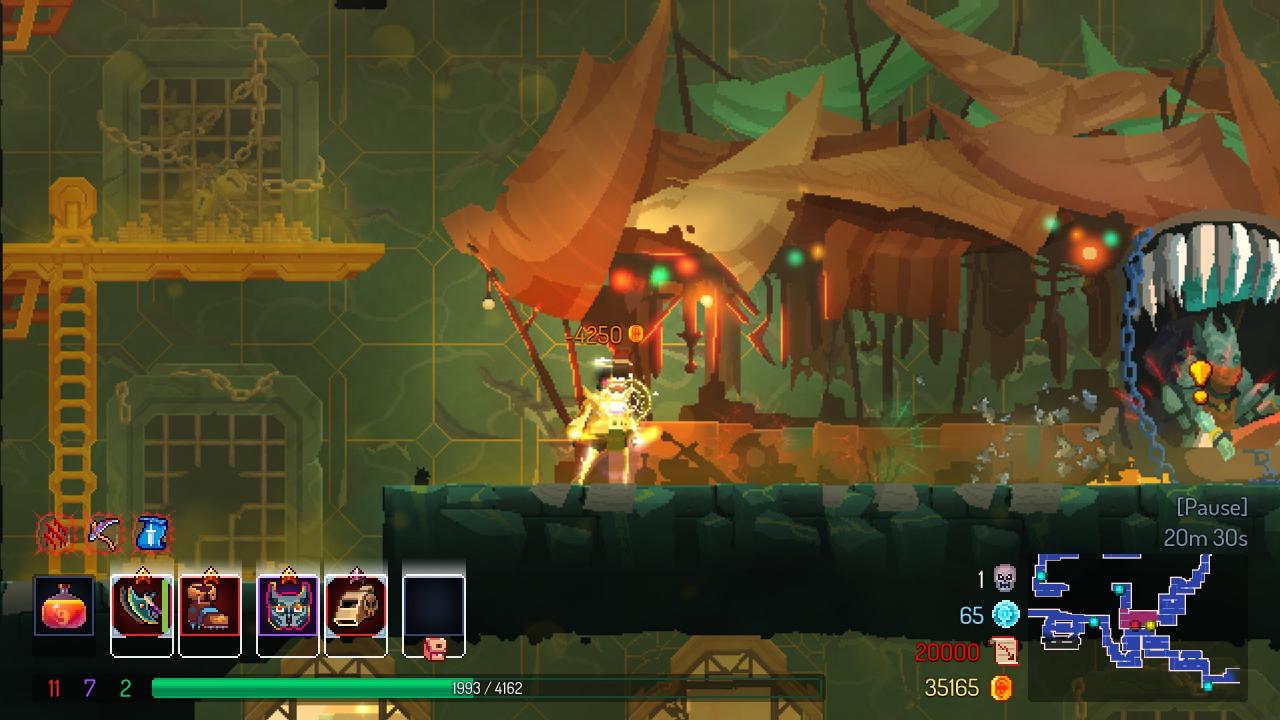Click the red claw marks mutation icon
The width and height of the screenshot is (1280, 720).
(55, 534)
